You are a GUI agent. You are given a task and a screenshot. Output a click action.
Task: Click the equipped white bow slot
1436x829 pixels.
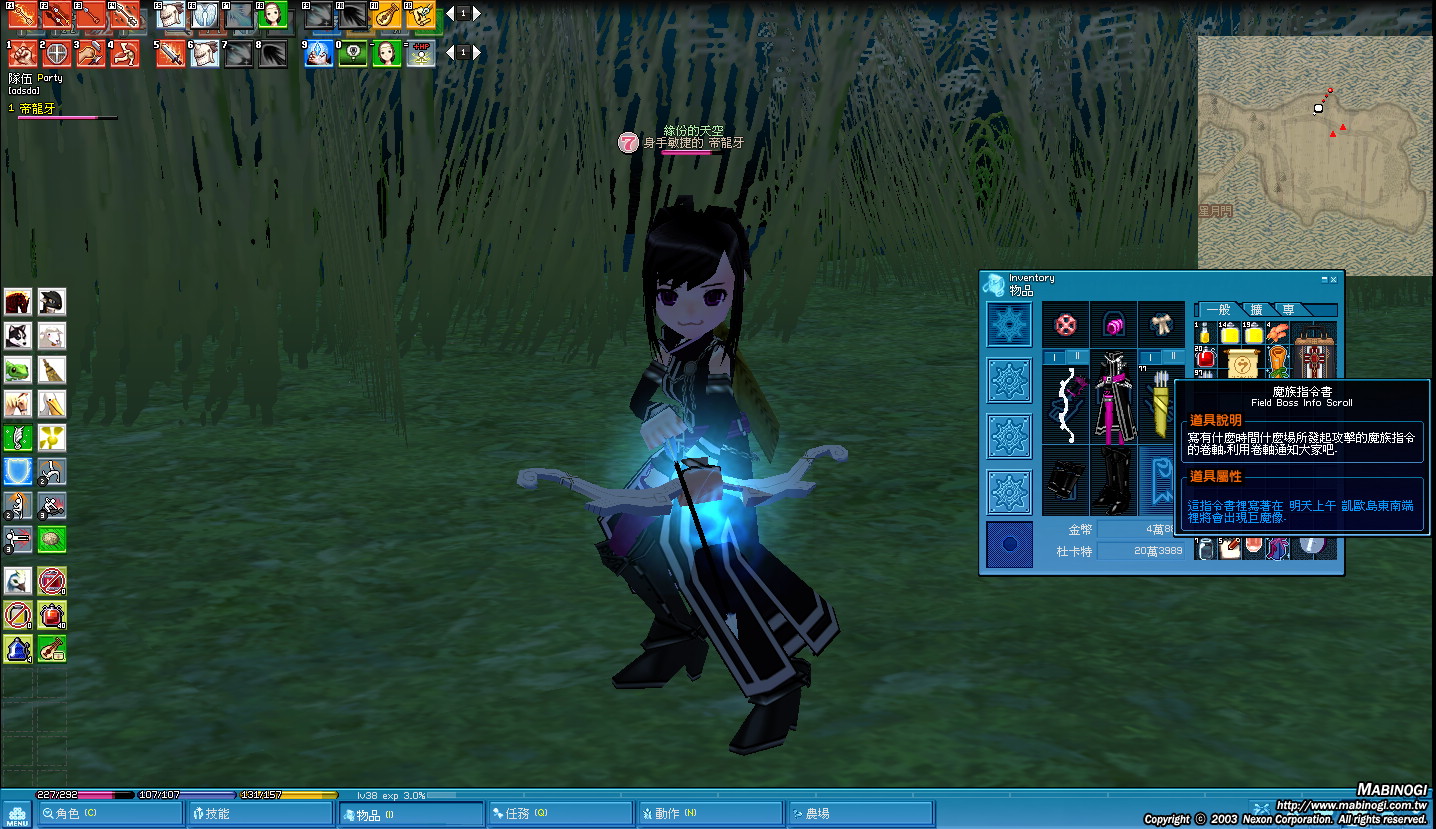click(1065, 404)
